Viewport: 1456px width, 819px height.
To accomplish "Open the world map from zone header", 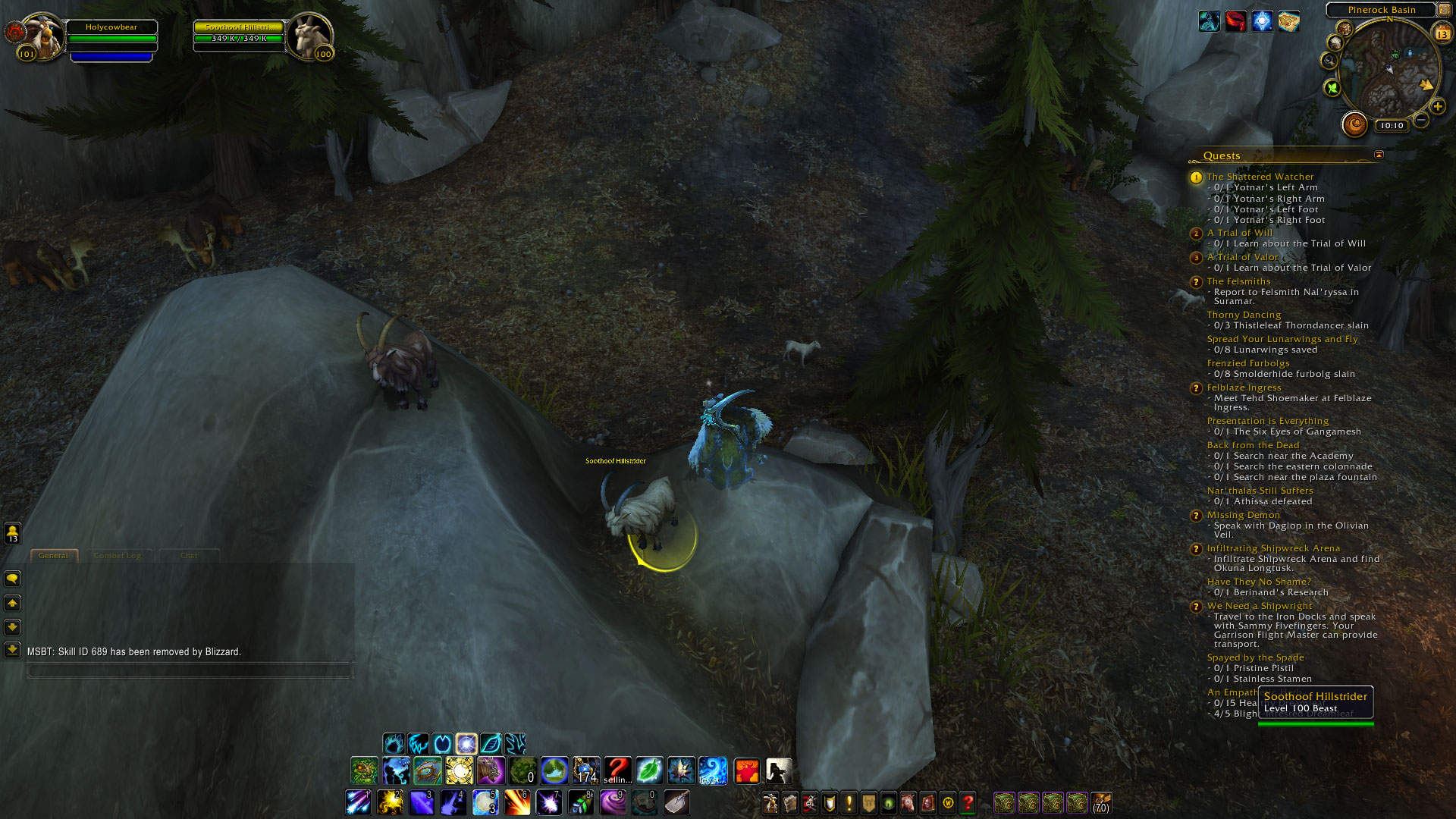I will point(1381,10).
